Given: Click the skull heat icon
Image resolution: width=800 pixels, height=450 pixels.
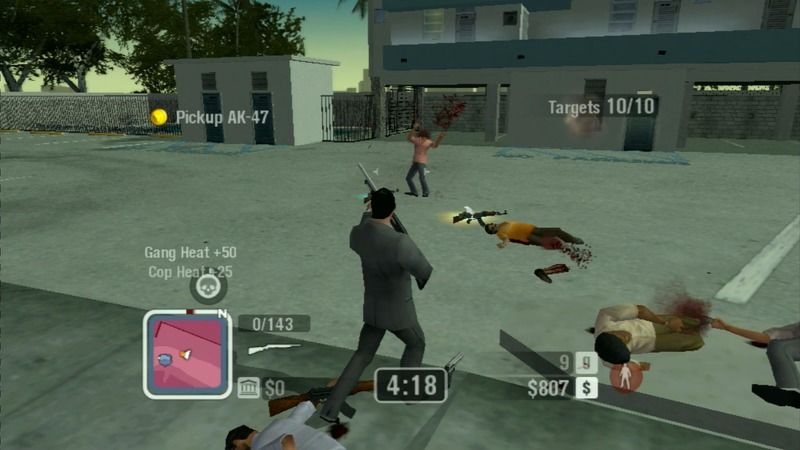Looking at the screenshot, I should [x=208, y=287].
